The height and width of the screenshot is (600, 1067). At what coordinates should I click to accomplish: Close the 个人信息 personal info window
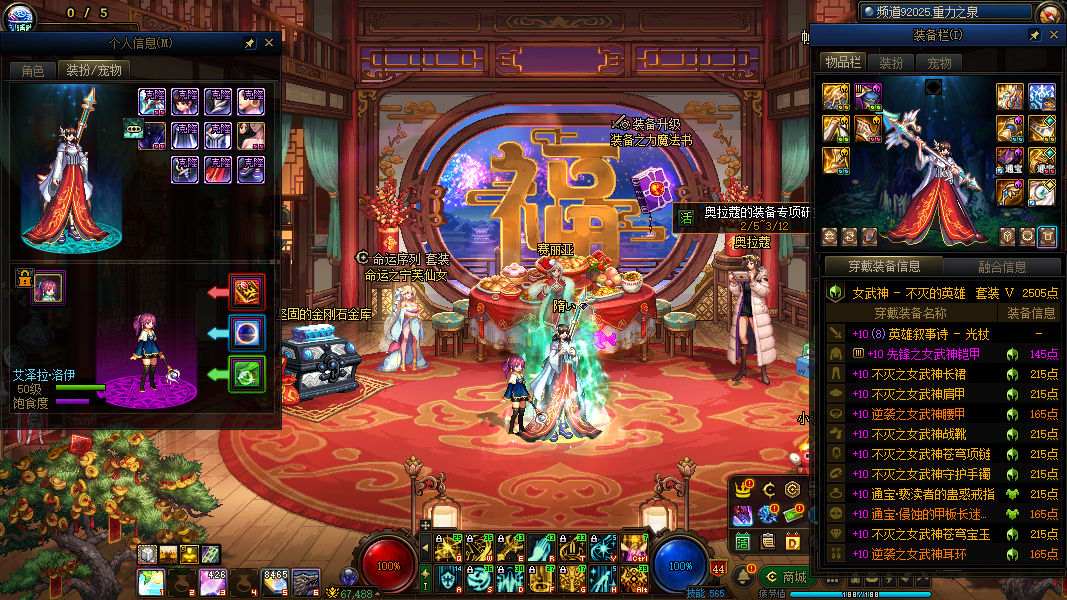(268, 43)
